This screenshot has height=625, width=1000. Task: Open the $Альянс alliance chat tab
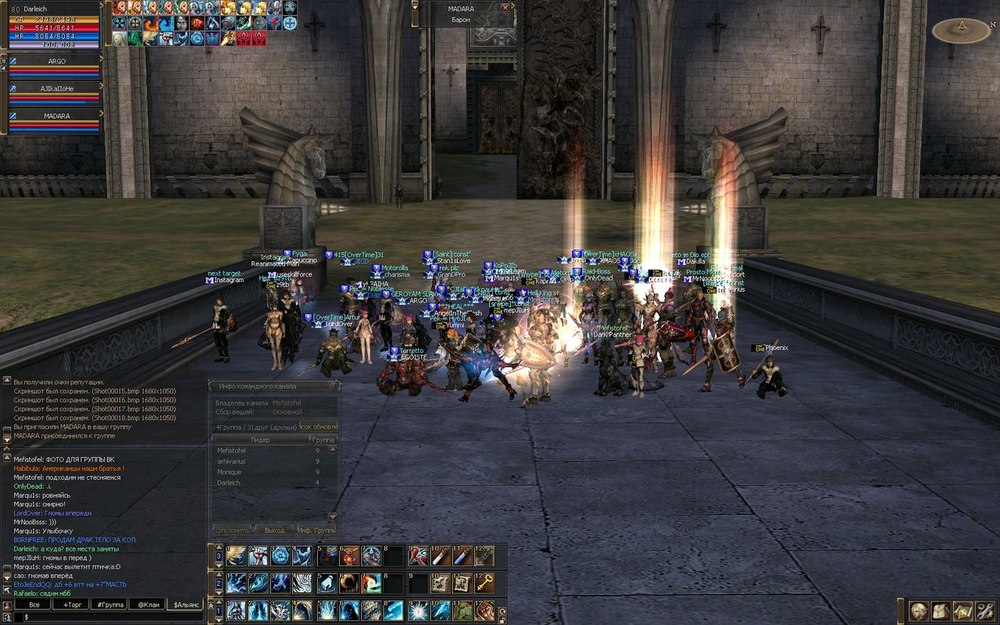(x=186, y=605)
